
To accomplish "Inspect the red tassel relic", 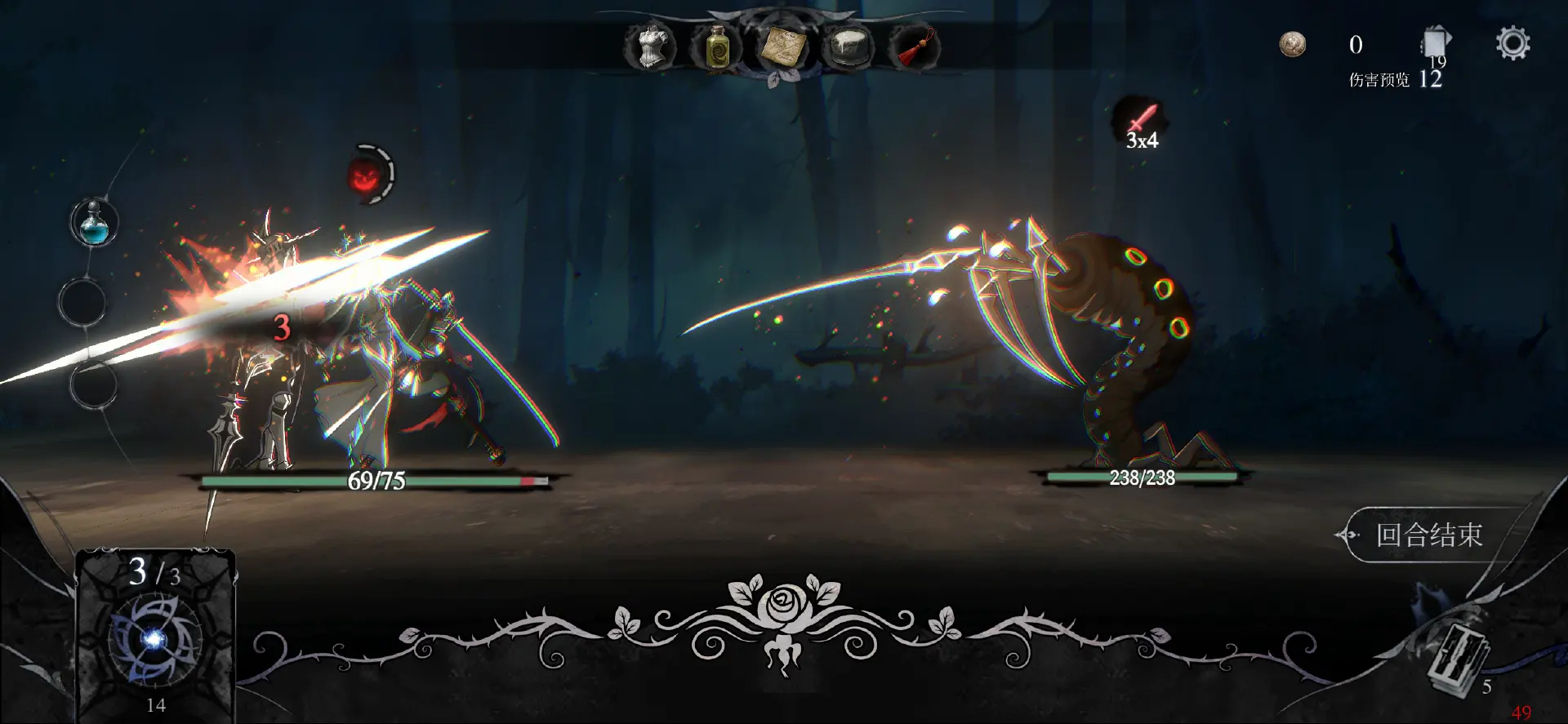I will coord(914,47).
